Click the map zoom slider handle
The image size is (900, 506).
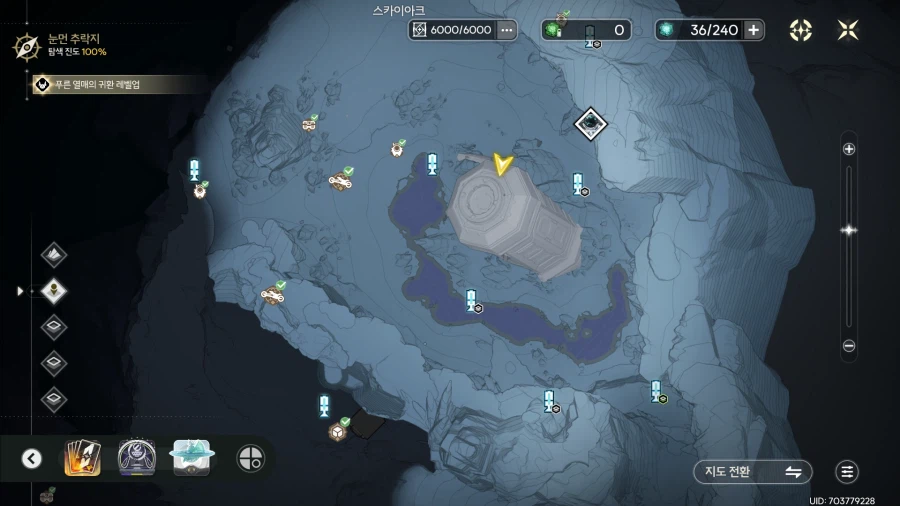[849, 230]
